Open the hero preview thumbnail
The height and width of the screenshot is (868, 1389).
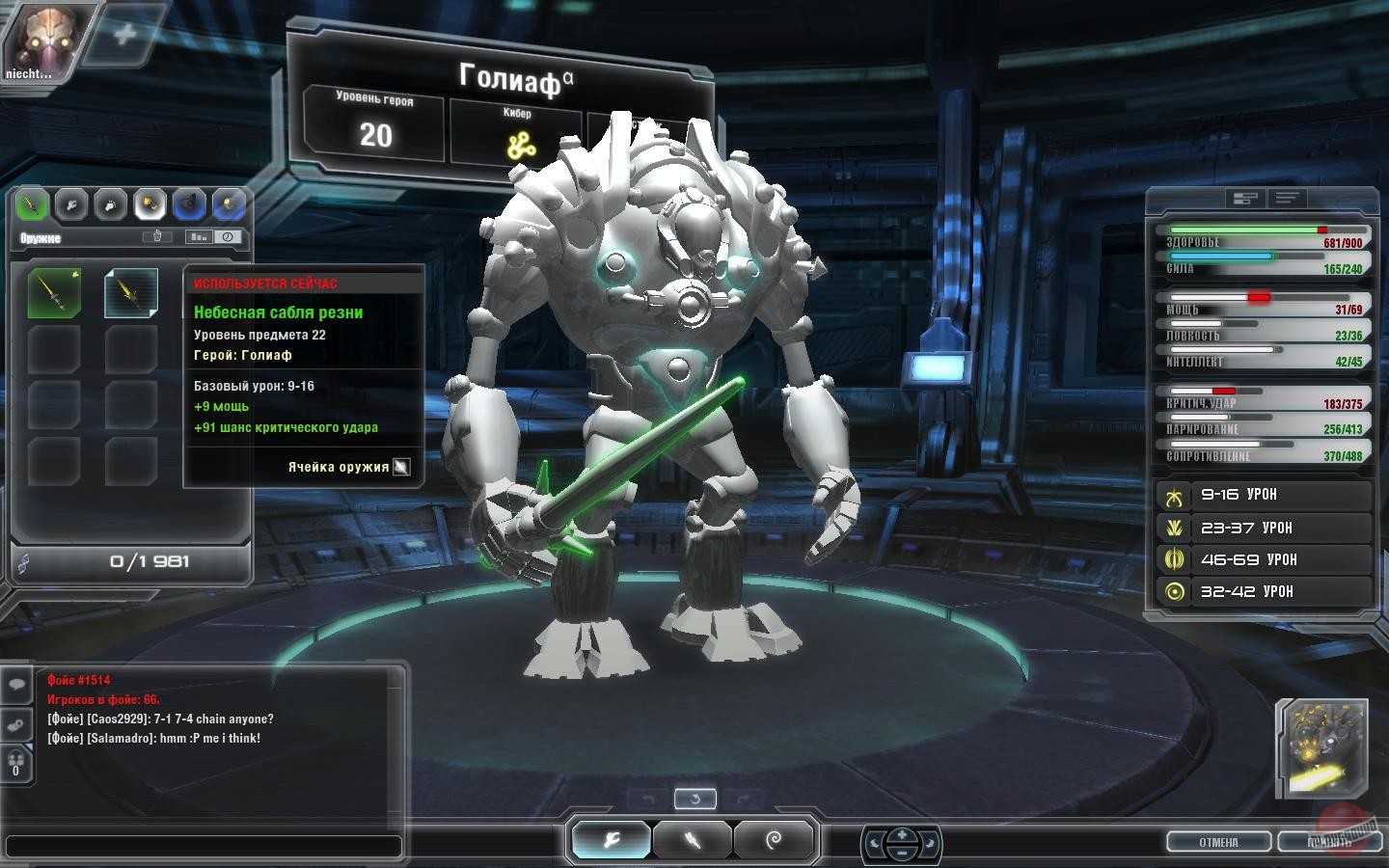(x=1322, y=748)
